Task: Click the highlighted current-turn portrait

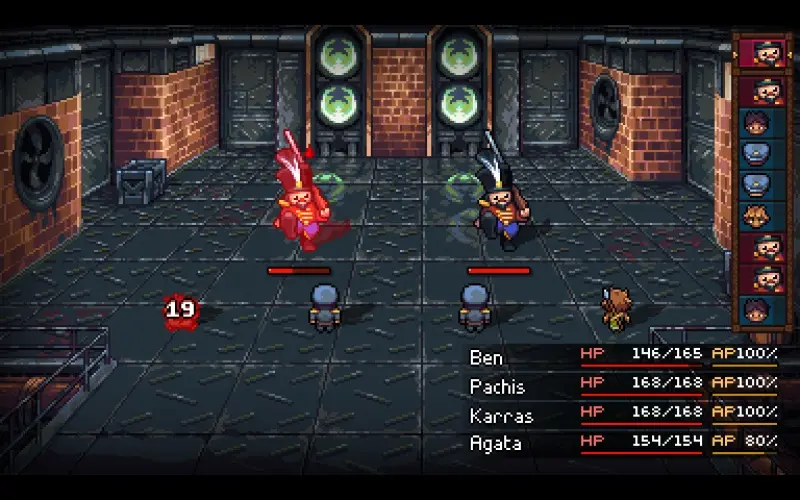Action: (x=763, y=53)
